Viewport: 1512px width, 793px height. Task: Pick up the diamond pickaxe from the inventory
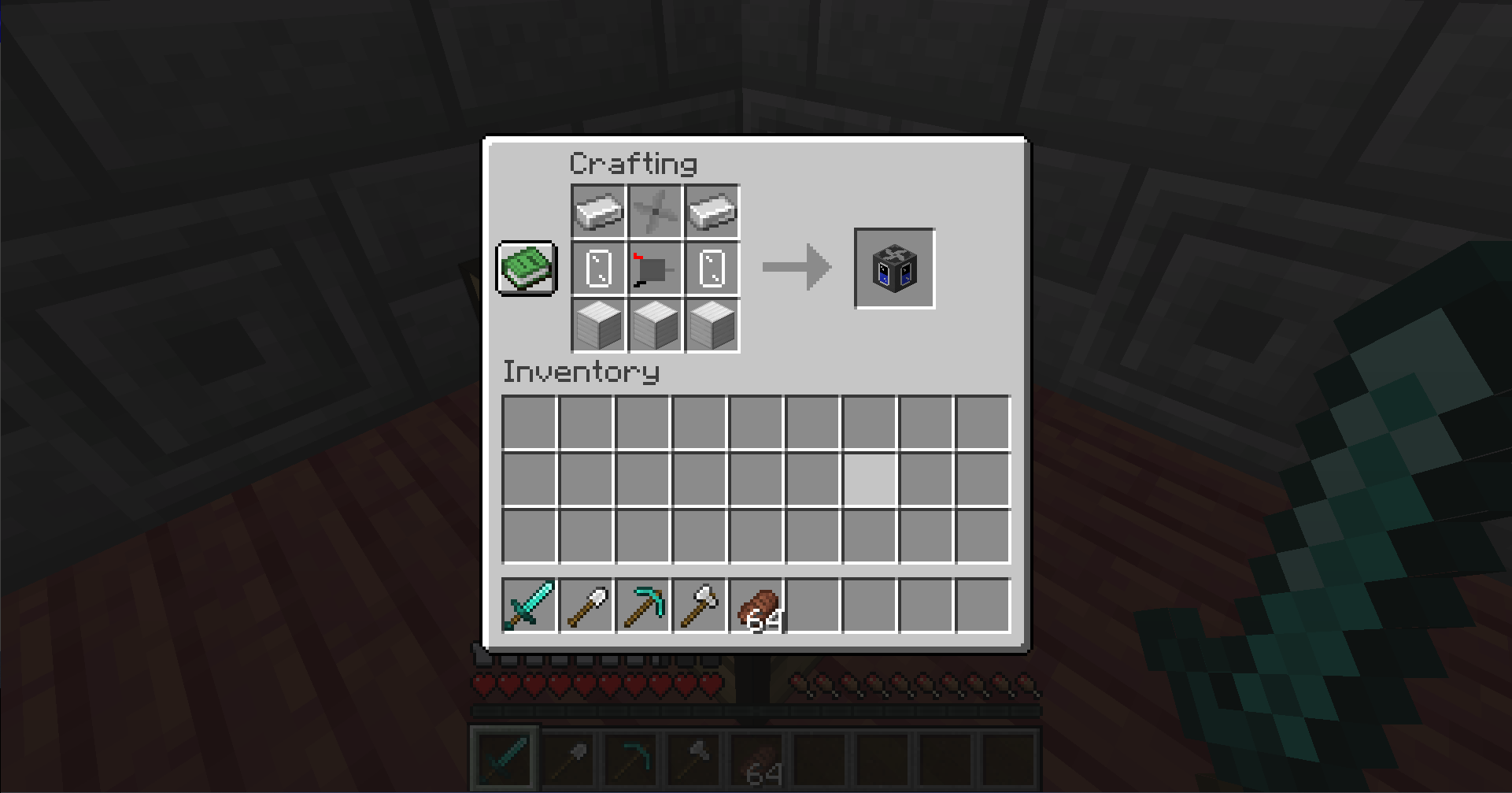pos(644,606)
